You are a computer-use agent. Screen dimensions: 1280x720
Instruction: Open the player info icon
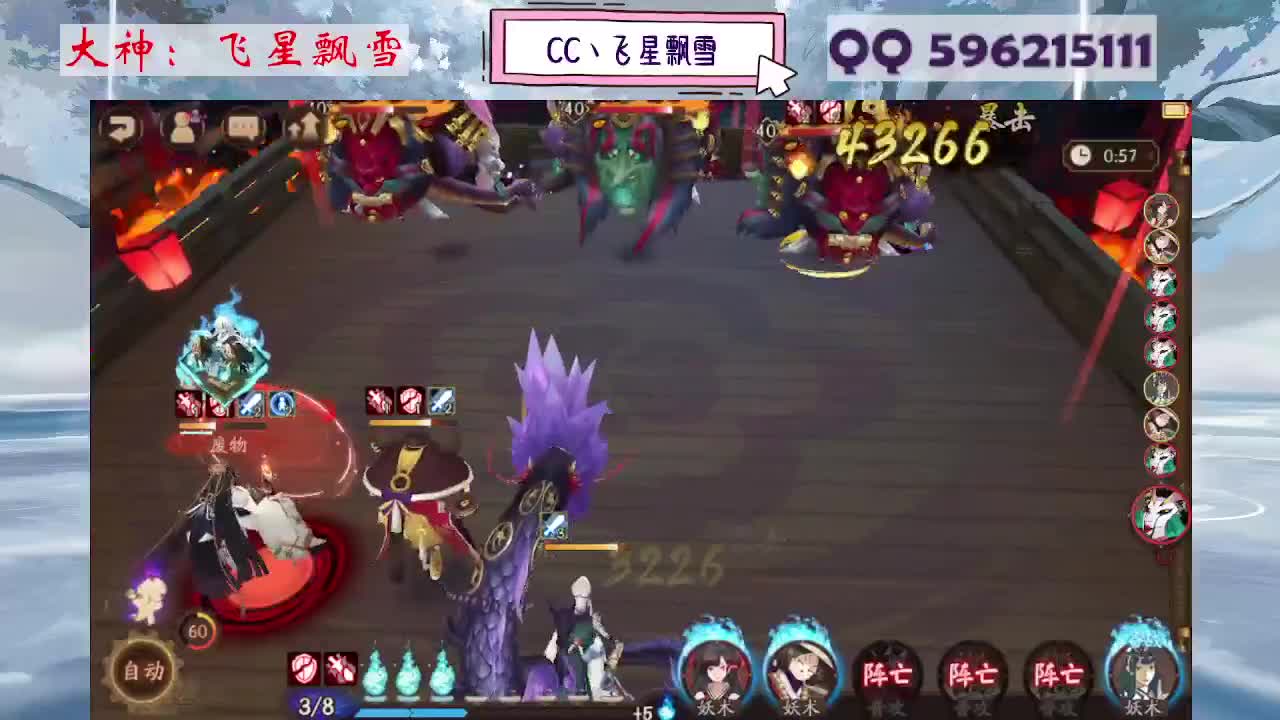(x=183, y=125)
